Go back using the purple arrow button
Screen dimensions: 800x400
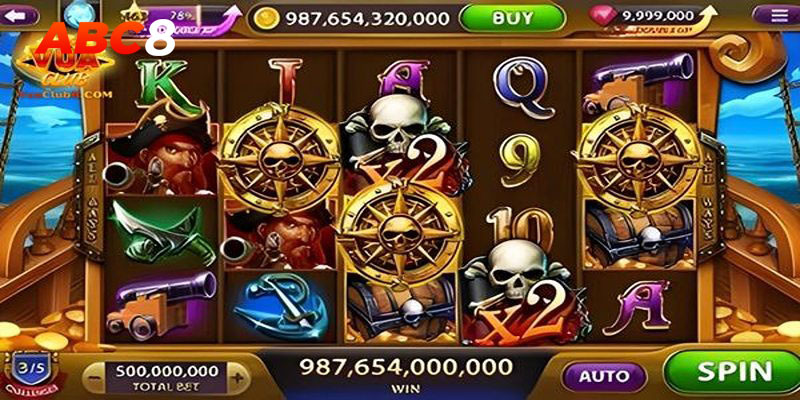click(x=22, y=14)
